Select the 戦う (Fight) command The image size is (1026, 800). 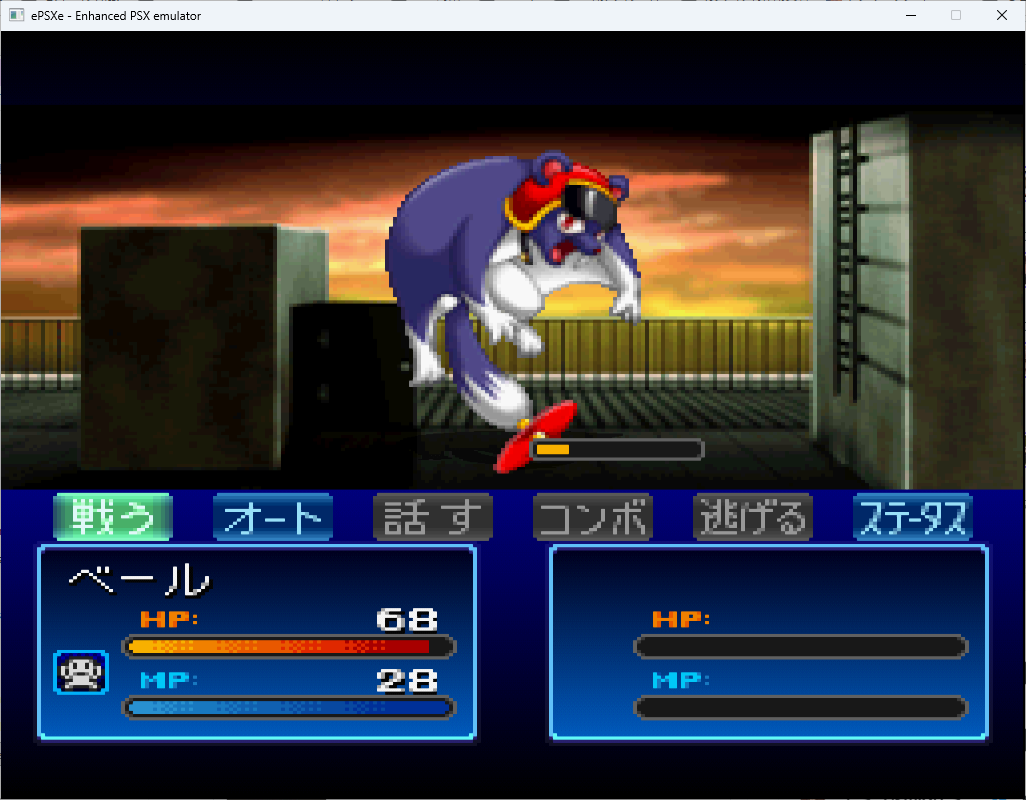pos(112,518)
